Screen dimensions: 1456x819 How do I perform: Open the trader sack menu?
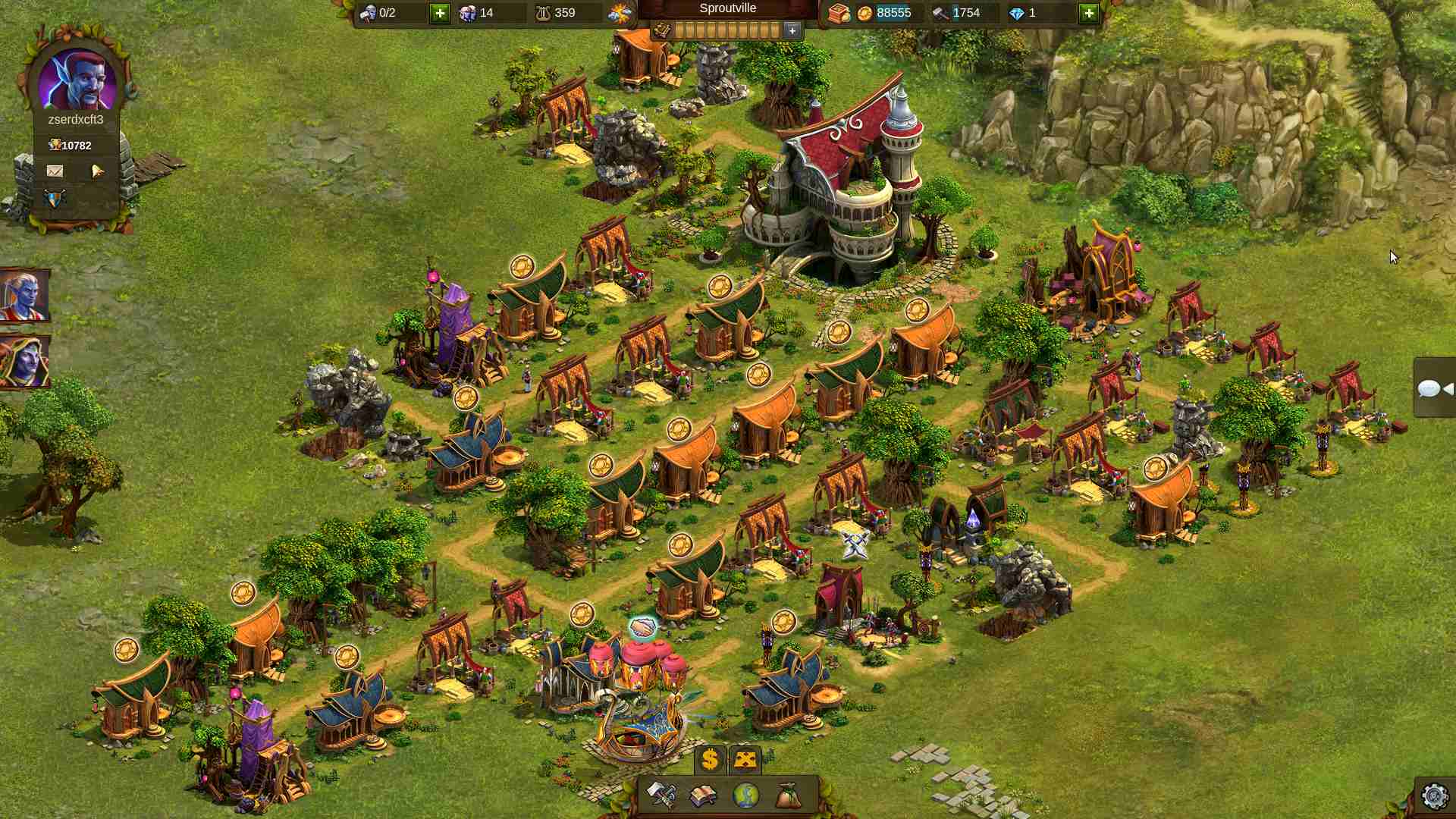pos(788,795)
